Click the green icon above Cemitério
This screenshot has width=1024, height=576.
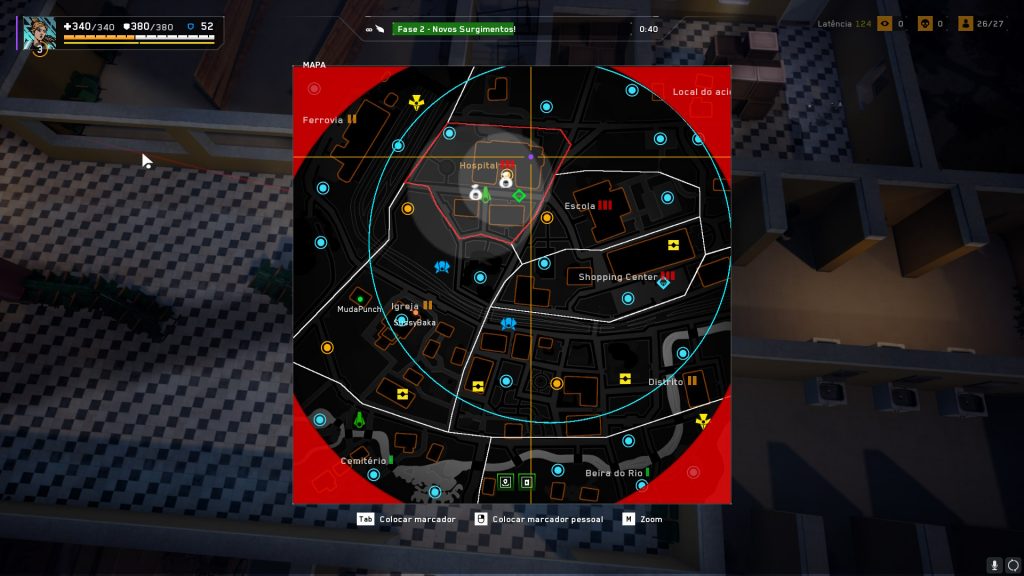359,420
